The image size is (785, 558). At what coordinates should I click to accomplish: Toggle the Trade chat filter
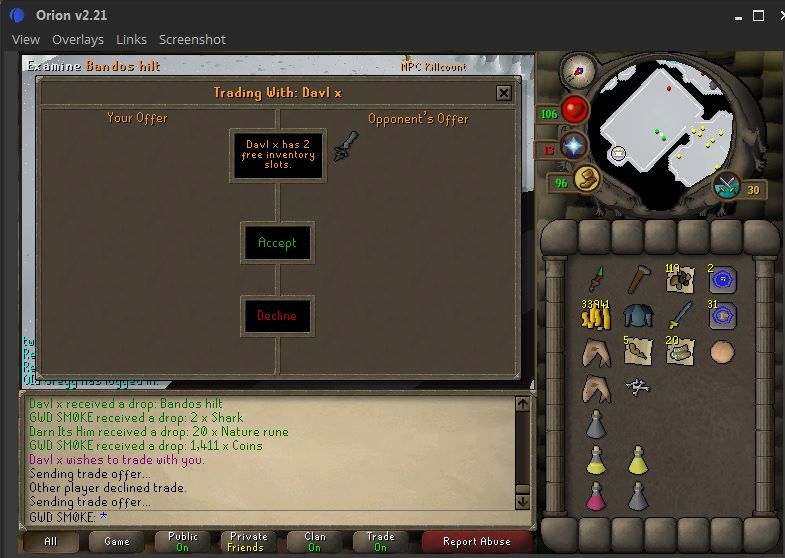point(380,542)
